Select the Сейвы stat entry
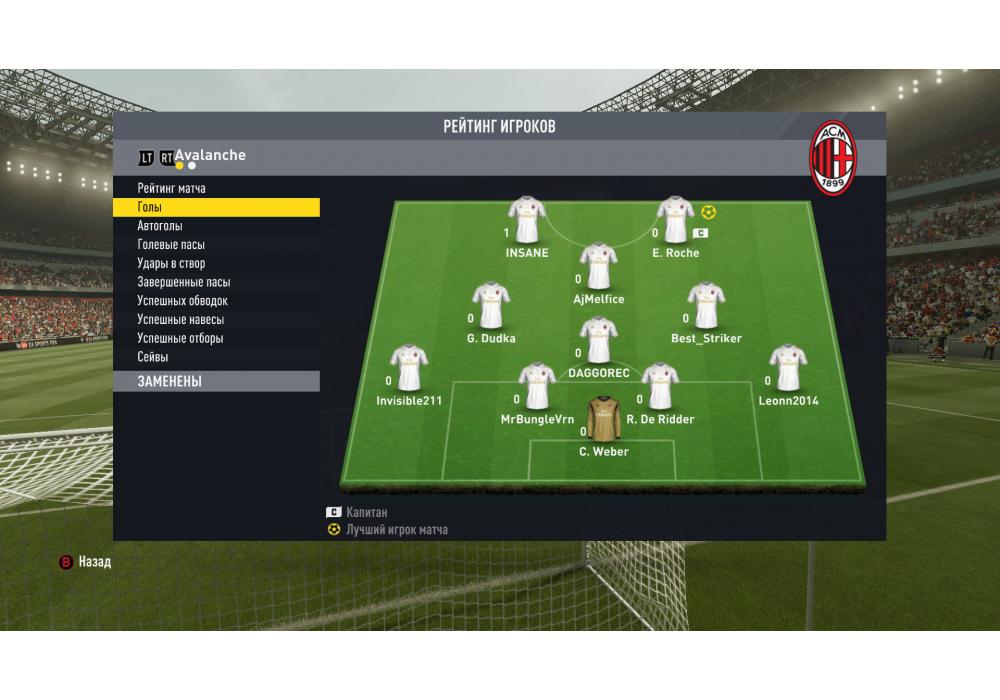The width and height of the screenshot is (1000, 700). coord(153,357)
